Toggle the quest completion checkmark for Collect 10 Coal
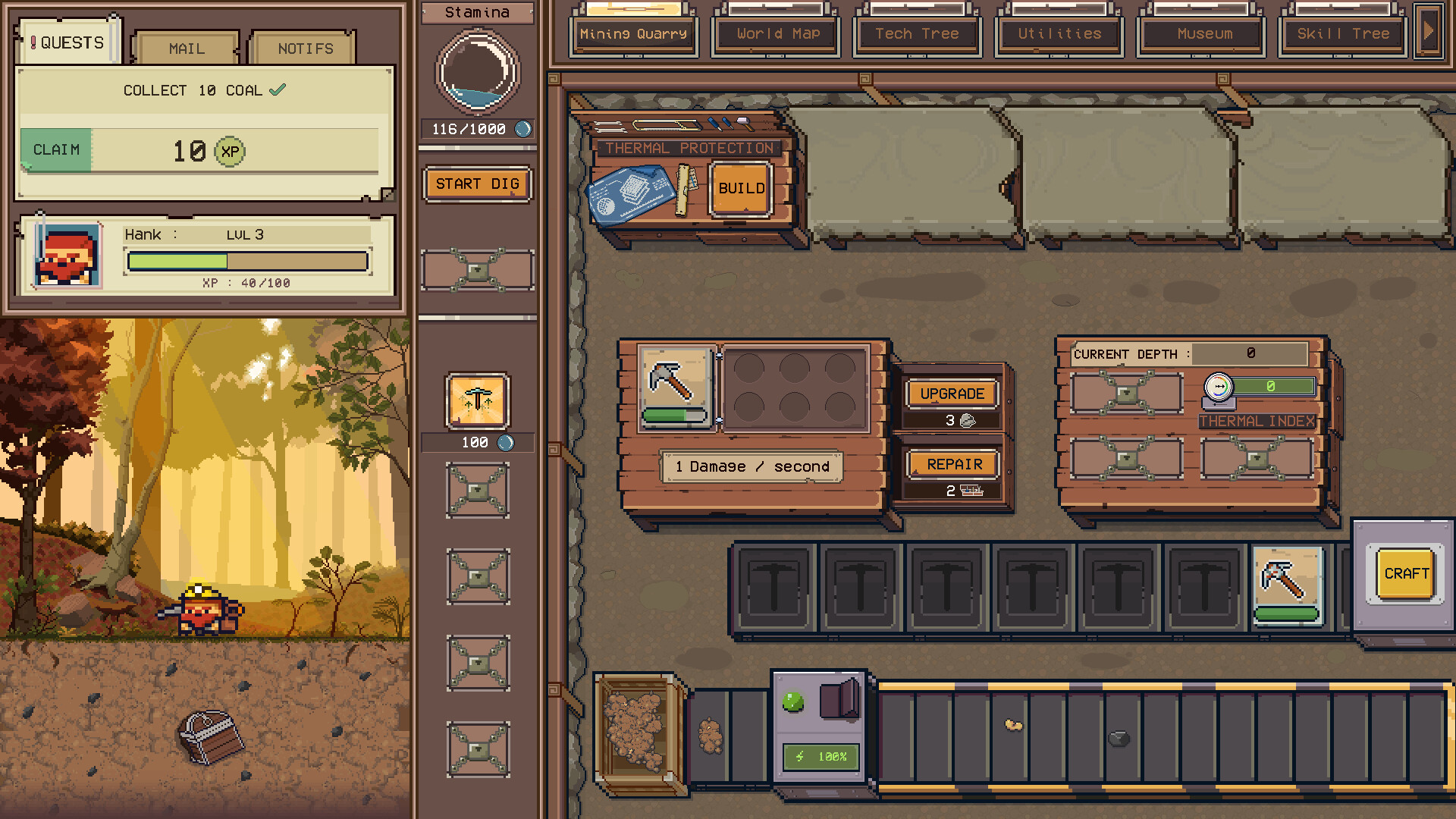The height and width of the screenshot is (819, 1456). click(278, 89)
